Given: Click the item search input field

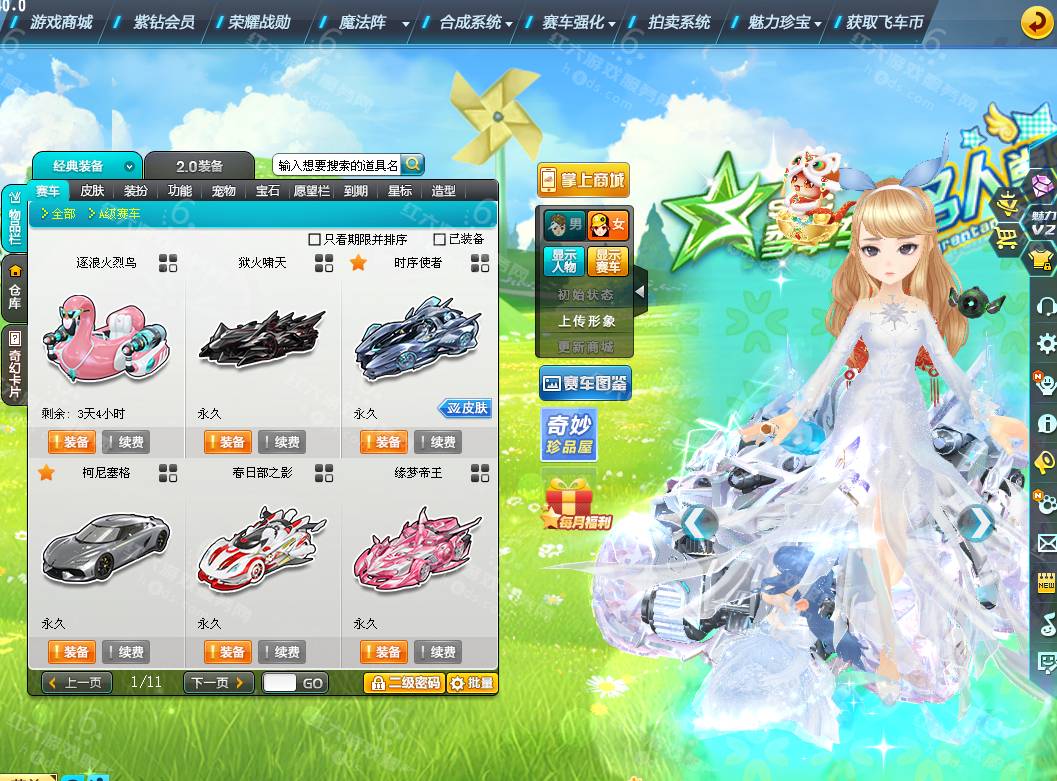Looking at the screenshot, I should tap(337, 165).
